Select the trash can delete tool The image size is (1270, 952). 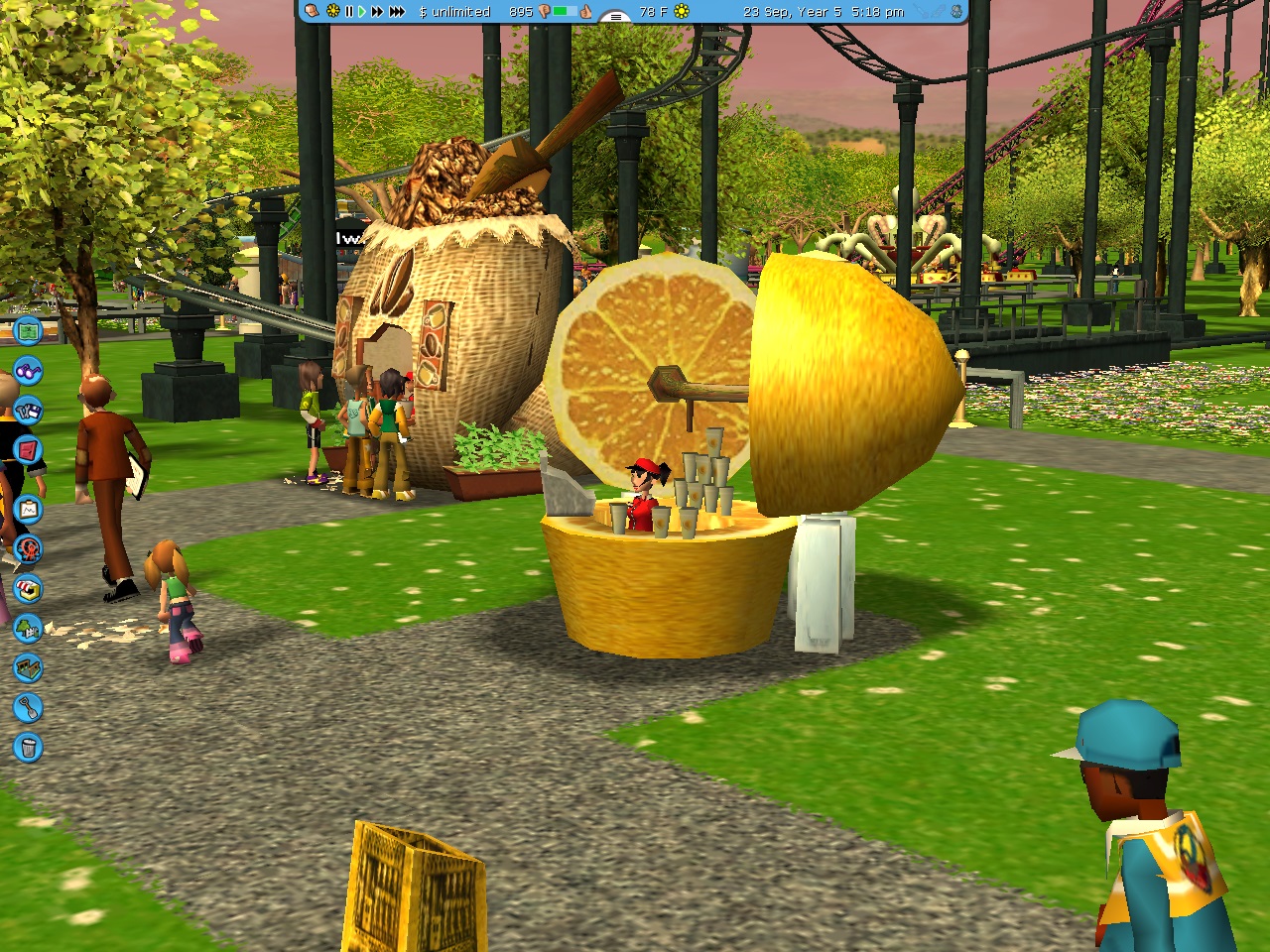point(28,747)
